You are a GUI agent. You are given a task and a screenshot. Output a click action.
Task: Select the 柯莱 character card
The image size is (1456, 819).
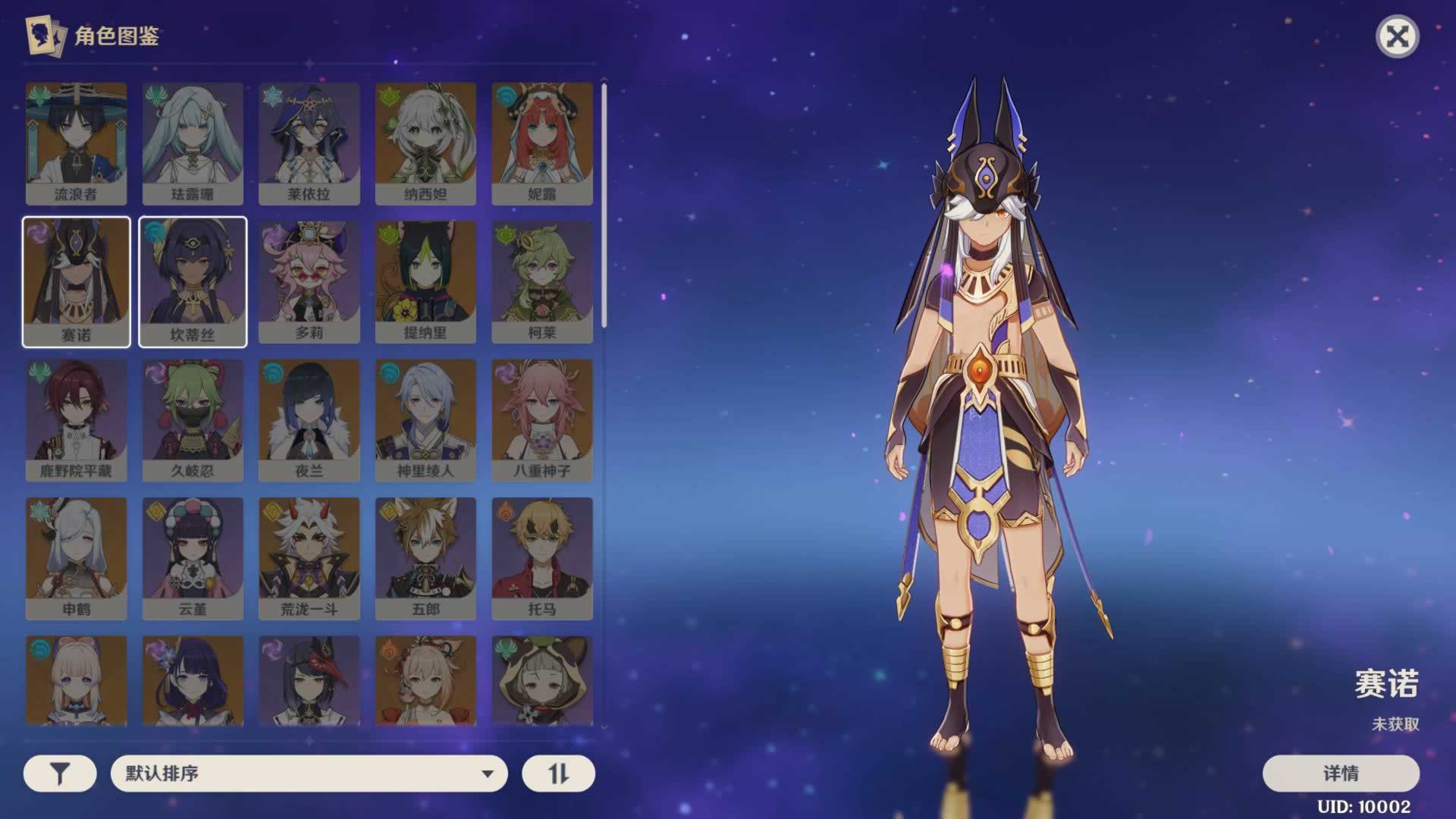(x=541, y=282)
